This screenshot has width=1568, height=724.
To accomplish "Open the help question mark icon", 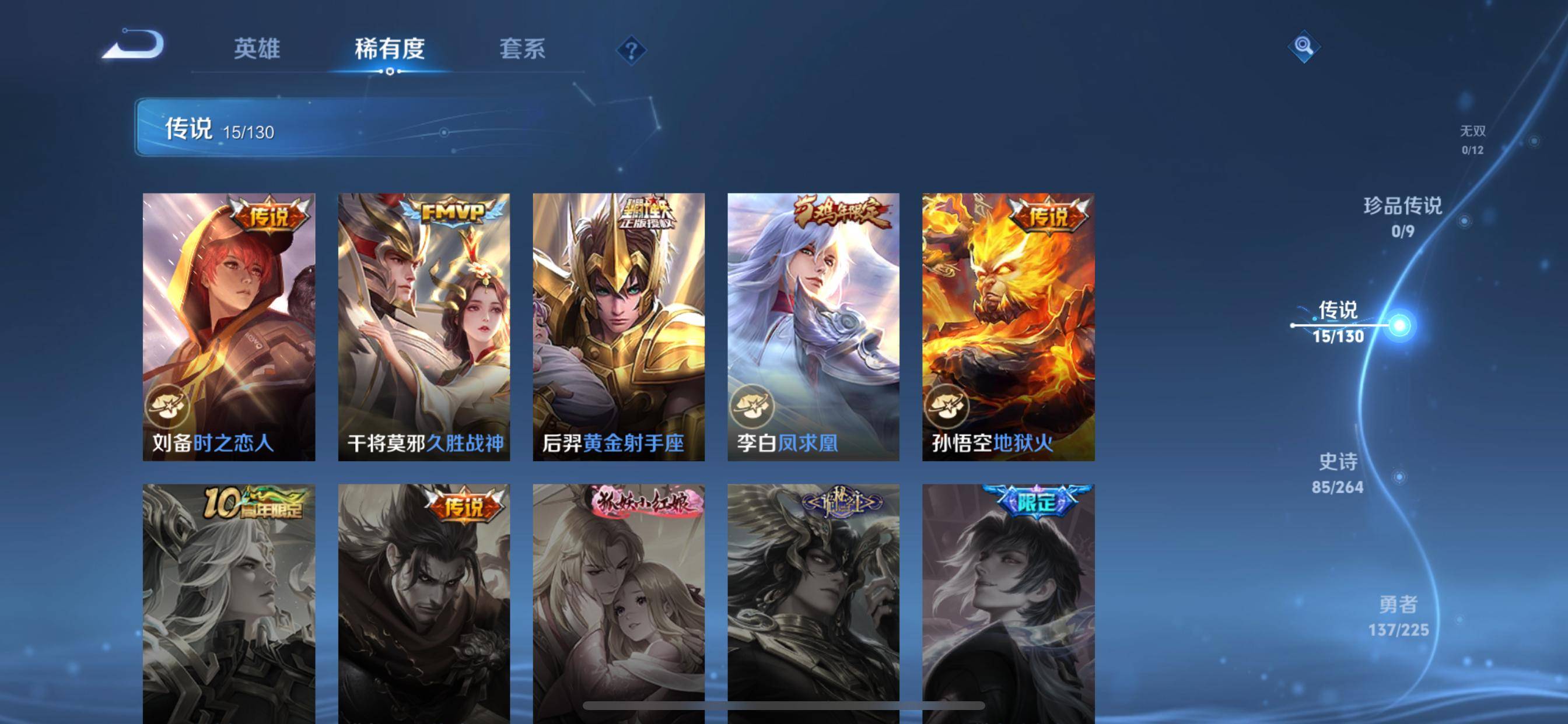I will [x=631, y=51].
